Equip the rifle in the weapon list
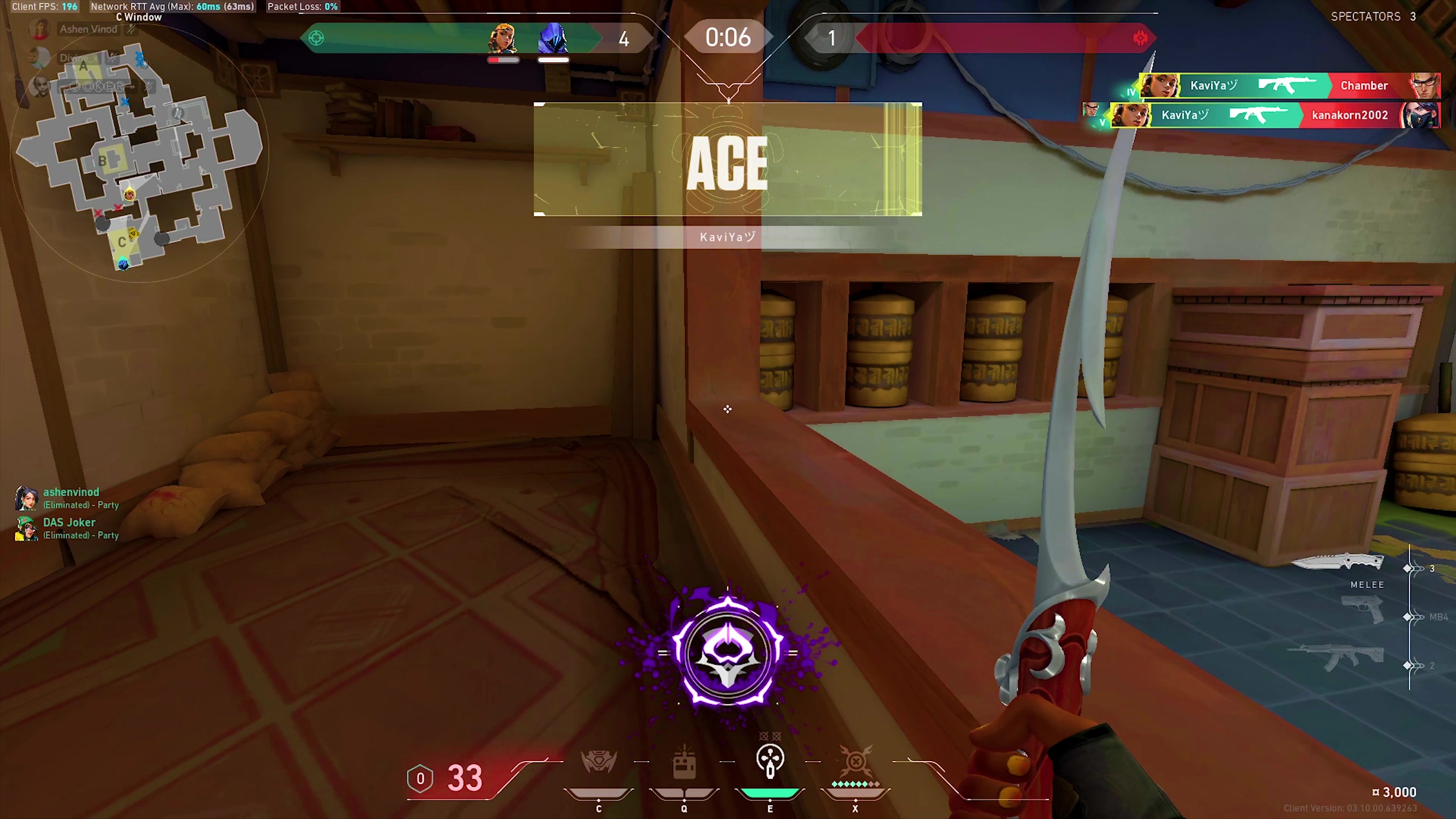This screenshot has height=819, width=1456. [1337, 657]
